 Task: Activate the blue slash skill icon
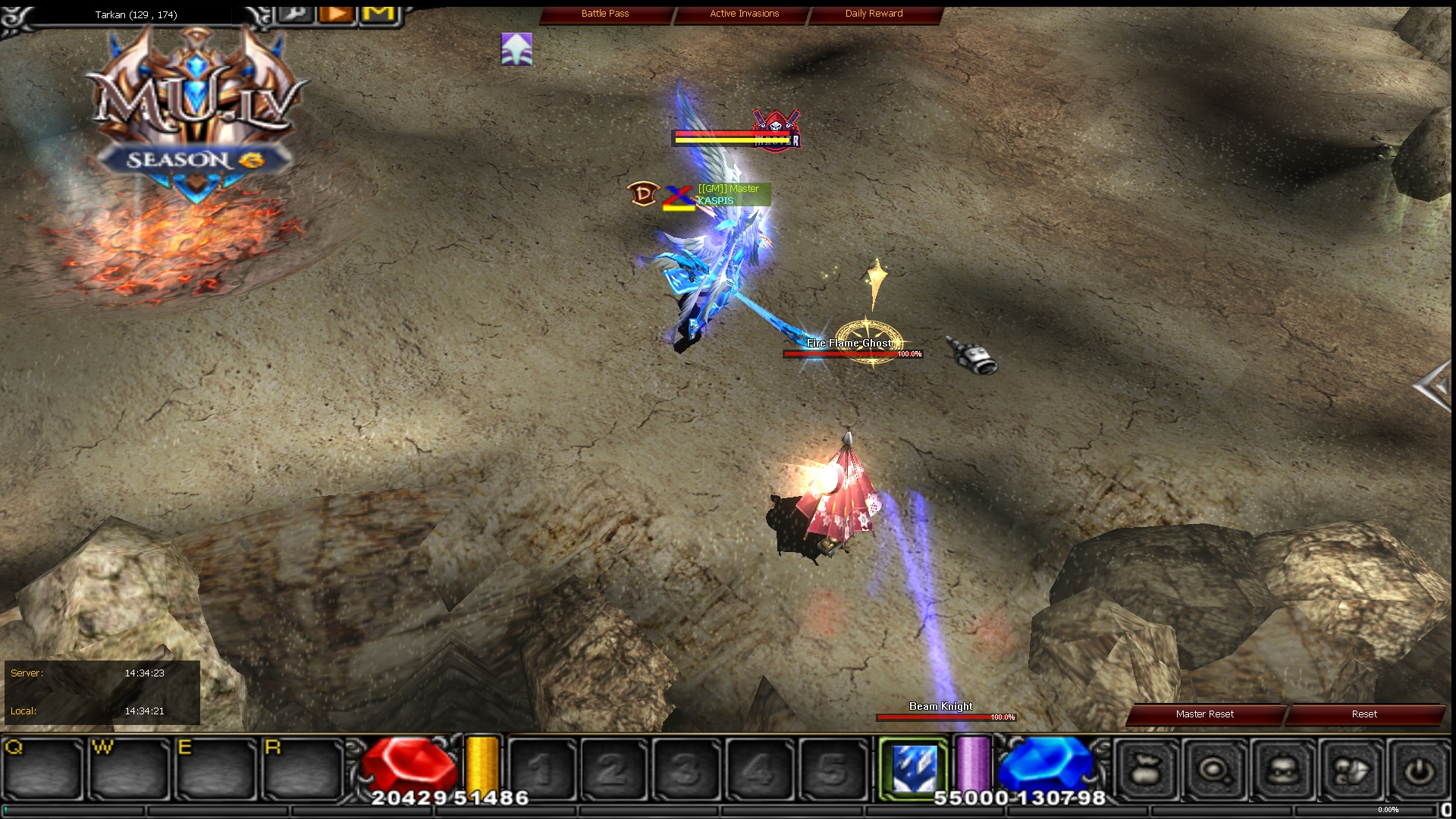click(912, 769)
